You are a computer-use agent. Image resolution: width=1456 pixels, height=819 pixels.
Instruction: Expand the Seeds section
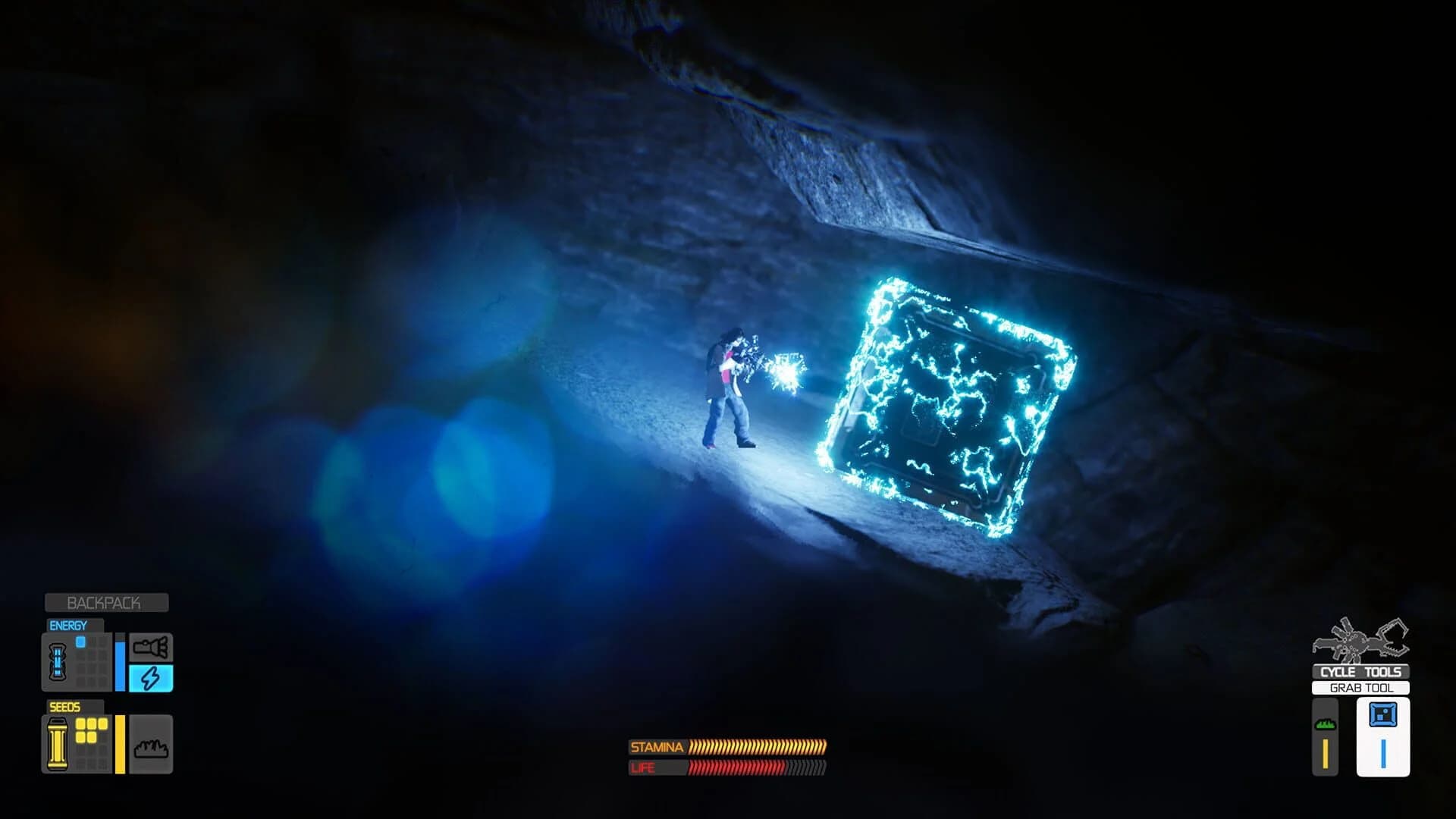(x=67, y=706)
